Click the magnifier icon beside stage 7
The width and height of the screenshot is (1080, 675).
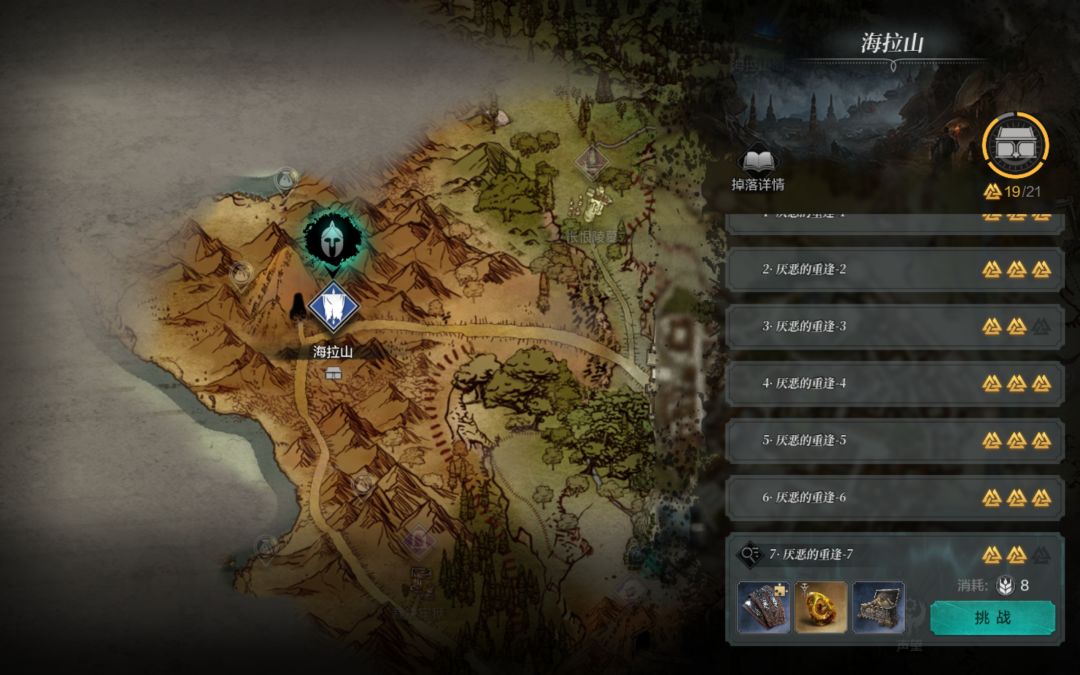[x=749, y=554]
